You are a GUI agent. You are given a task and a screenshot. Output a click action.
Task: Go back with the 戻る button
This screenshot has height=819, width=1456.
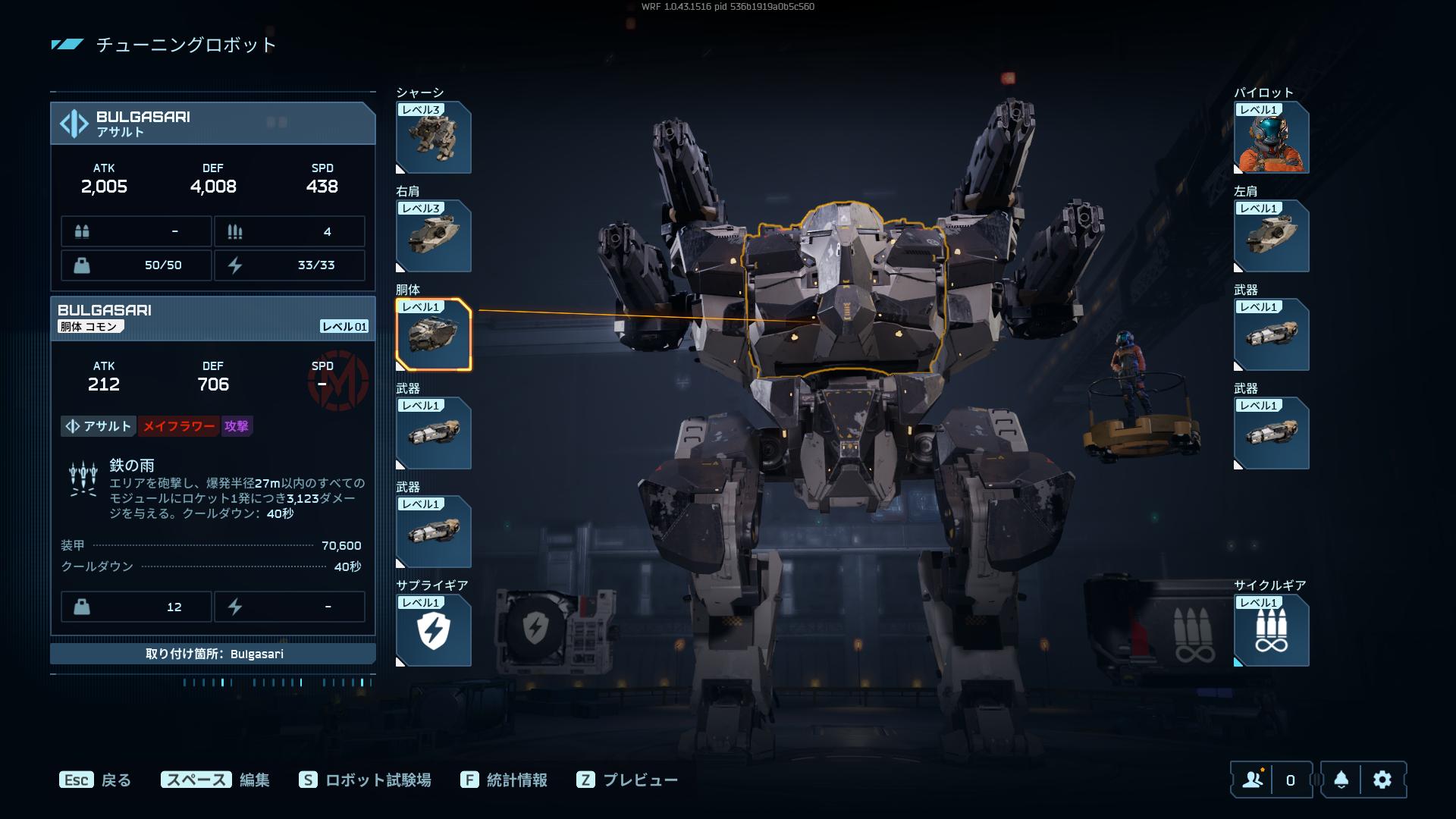(x=96, y=780)
